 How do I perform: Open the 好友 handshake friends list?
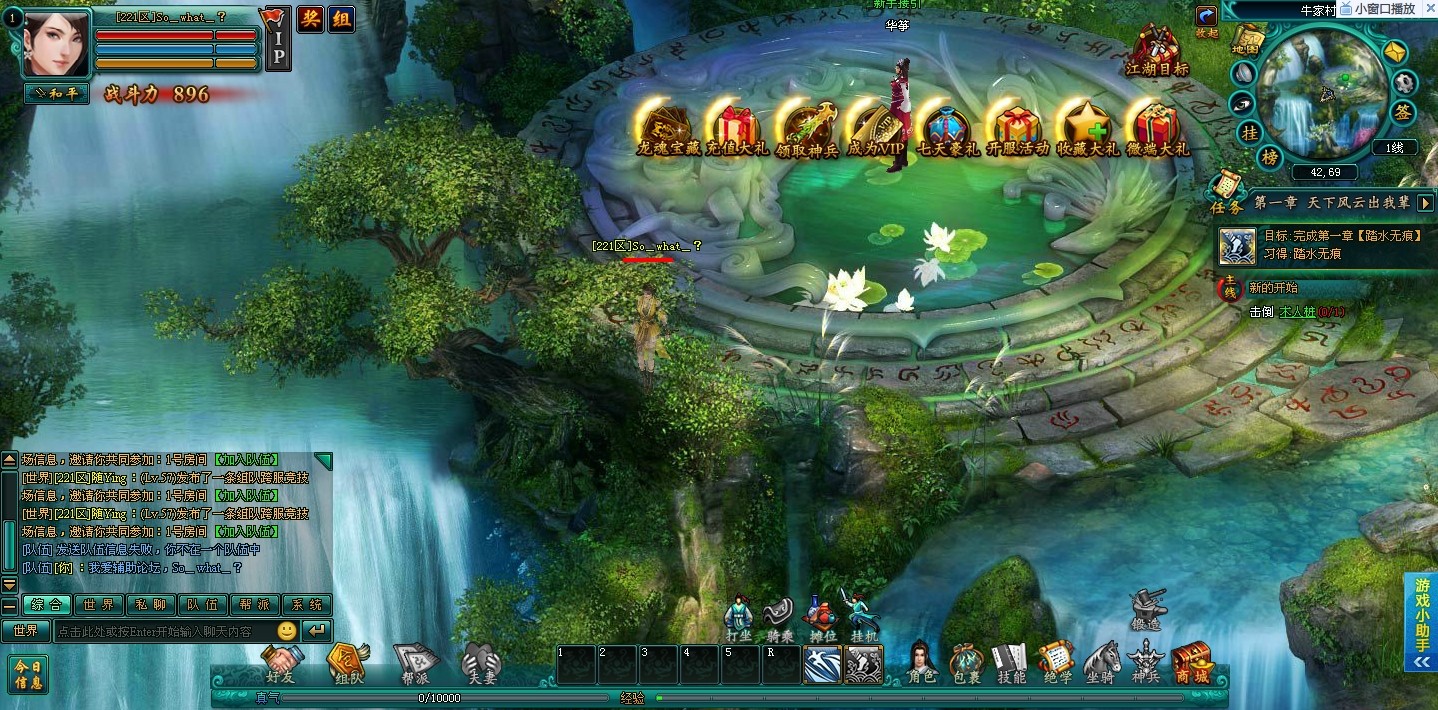283,662
